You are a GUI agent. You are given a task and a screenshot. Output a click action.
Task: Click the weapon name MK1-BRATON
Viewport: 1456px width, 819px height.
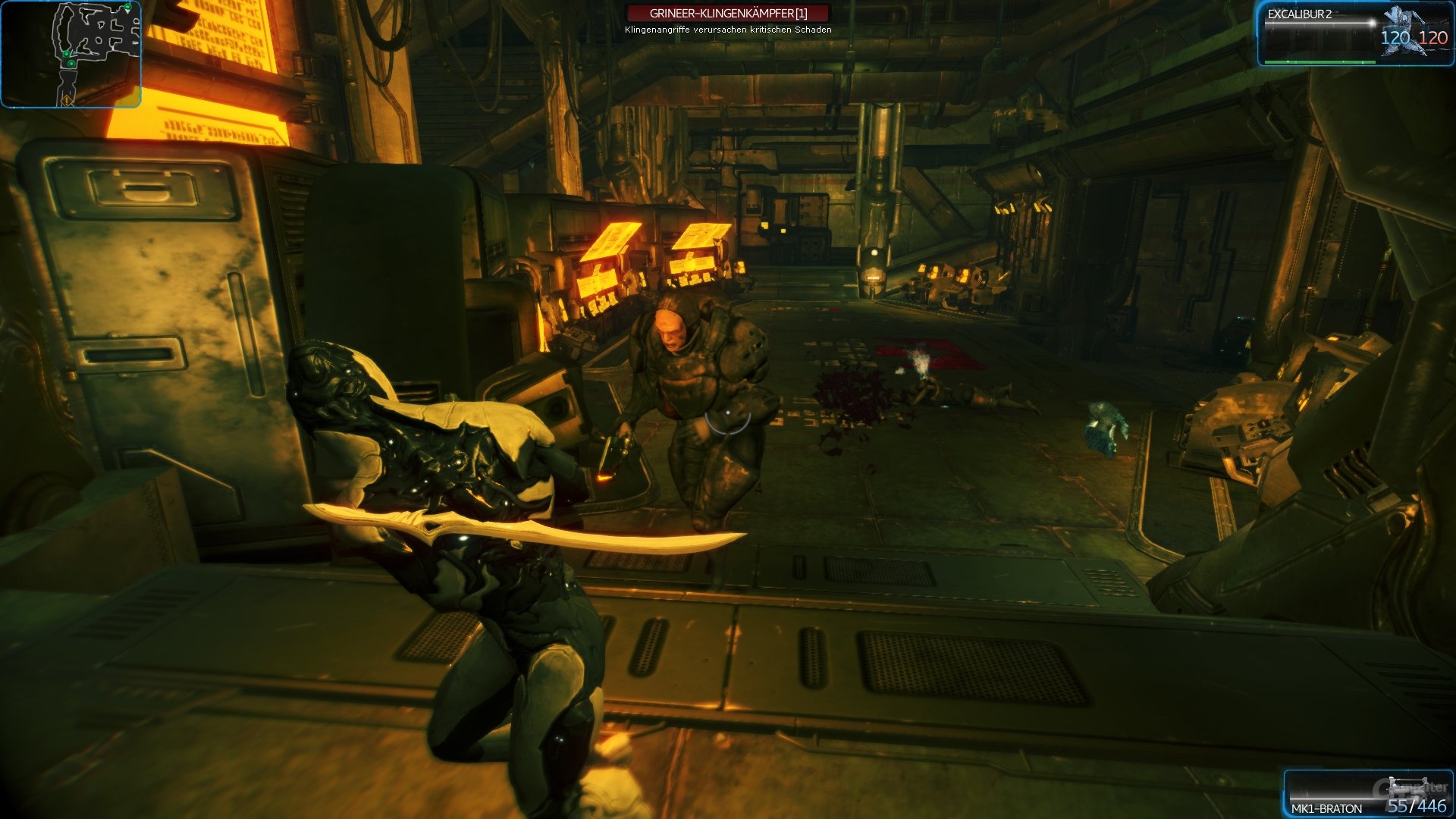pyautogui.click(x=1328, y=808)
